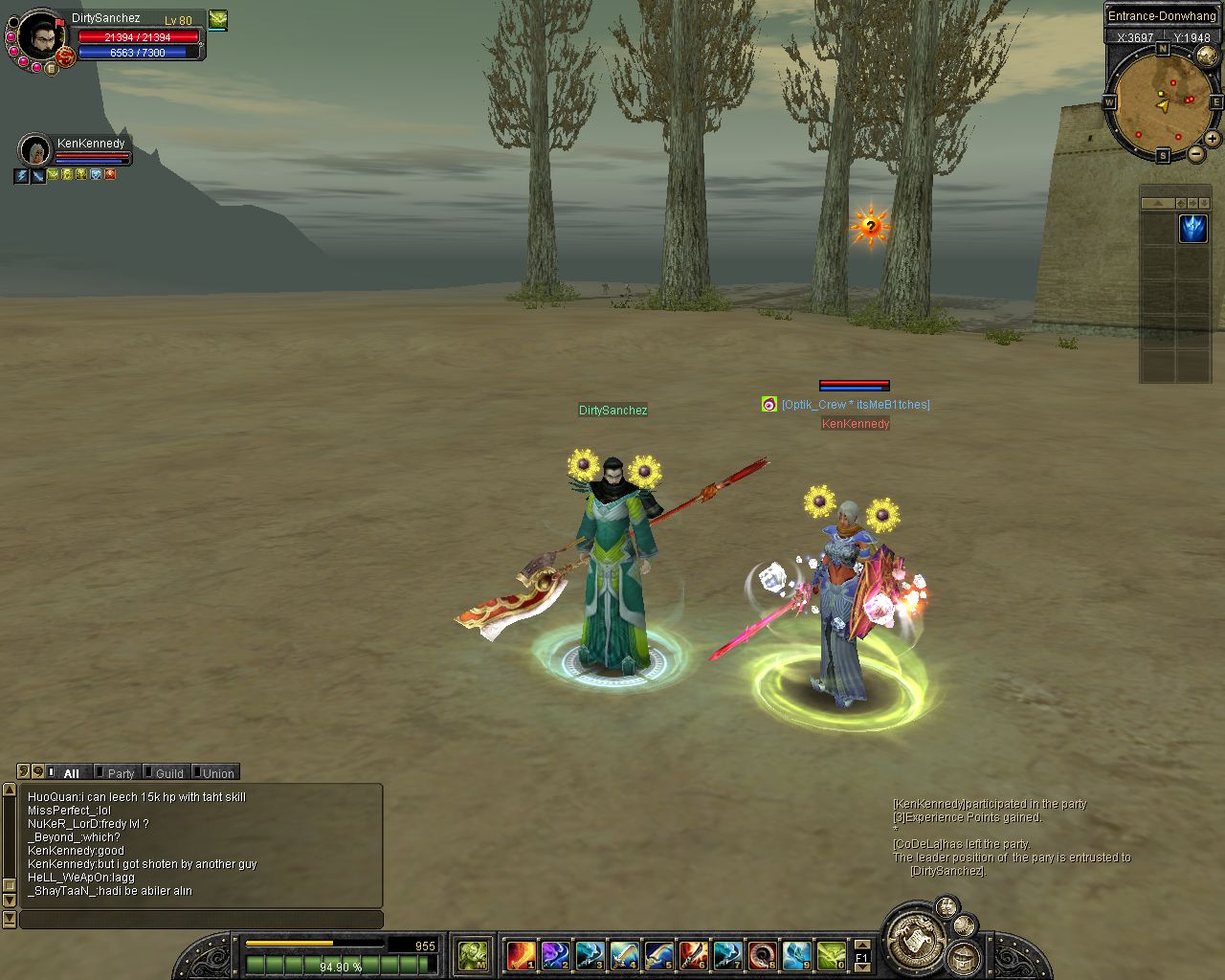Viewport: 1225px width, 980px height.
Task: Open the world map globe button
Action: (x=1206, y=56)
